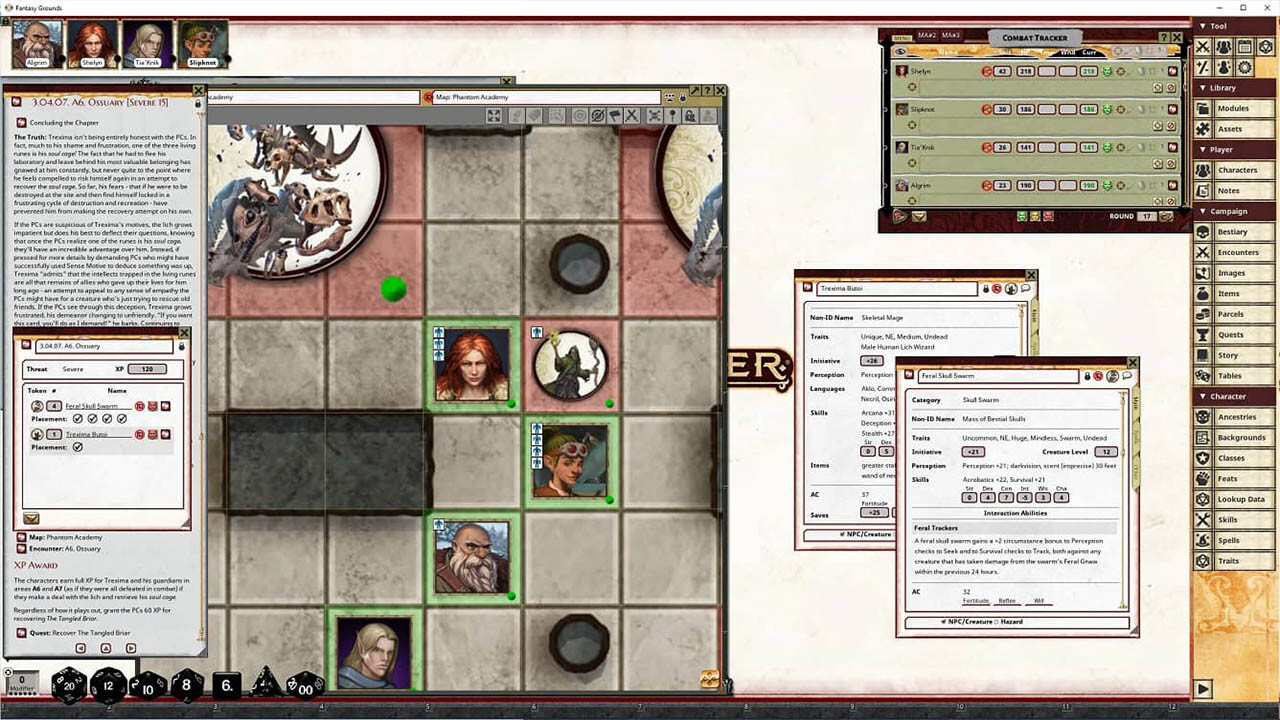Click the zoom-to-fit icon on the map toolbar
The width and height of the screenshot is (1280, 720).
[493, 116]
